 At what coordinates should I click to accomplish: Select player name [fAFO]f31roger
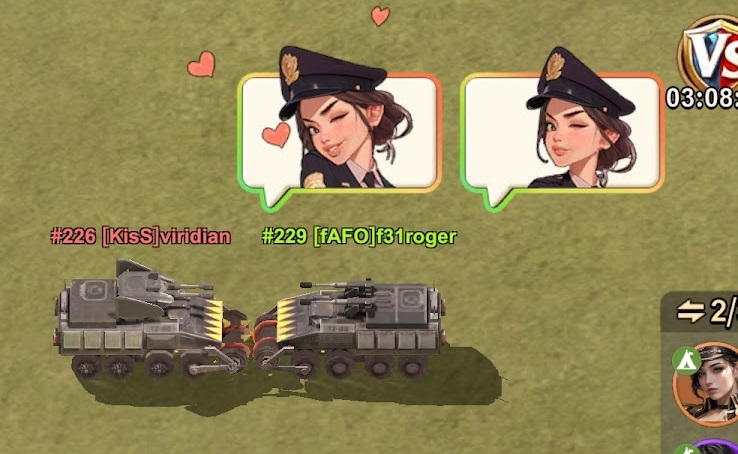(359, 237)
